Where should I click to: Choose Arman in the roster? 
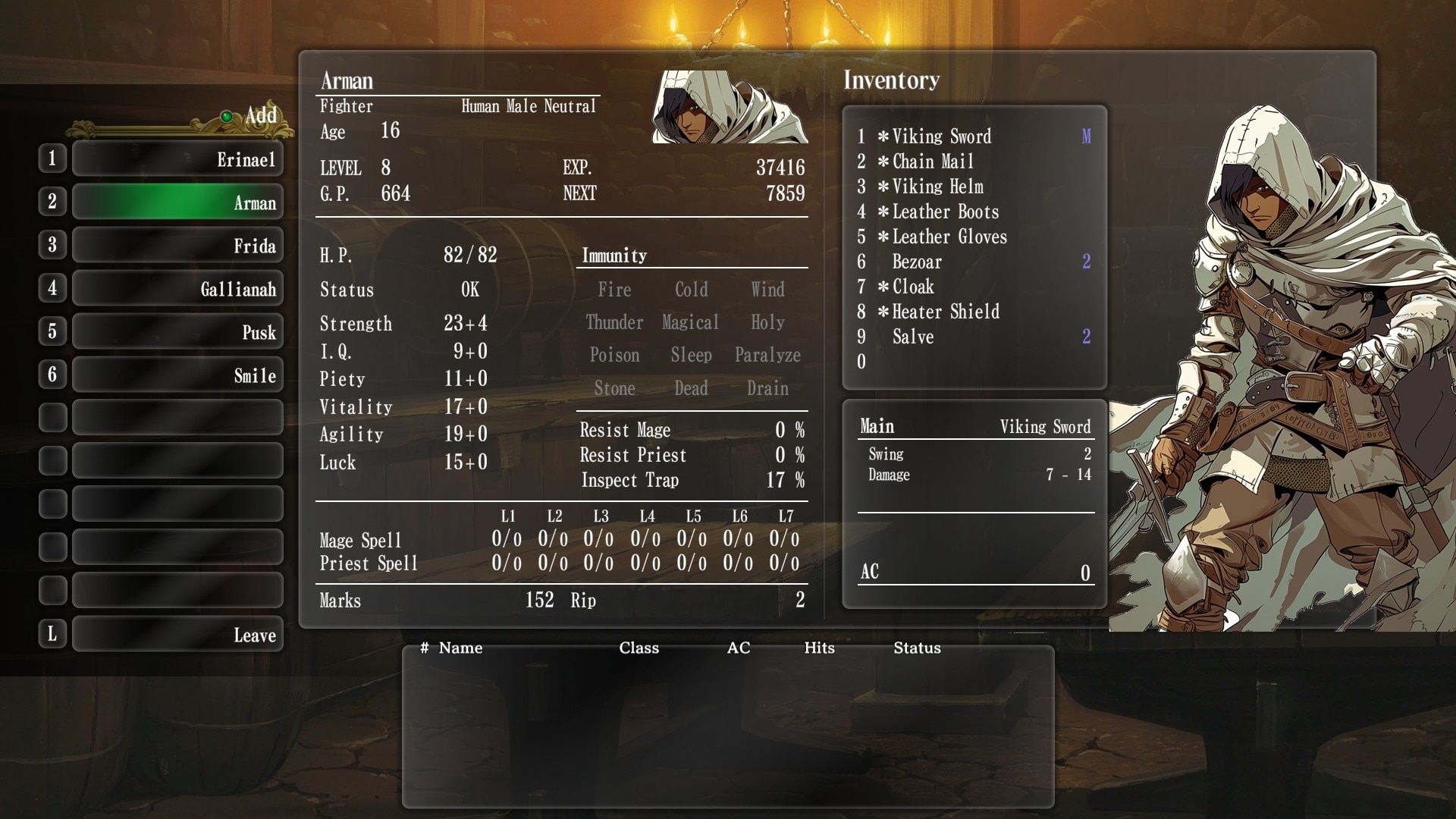[177, 202]
